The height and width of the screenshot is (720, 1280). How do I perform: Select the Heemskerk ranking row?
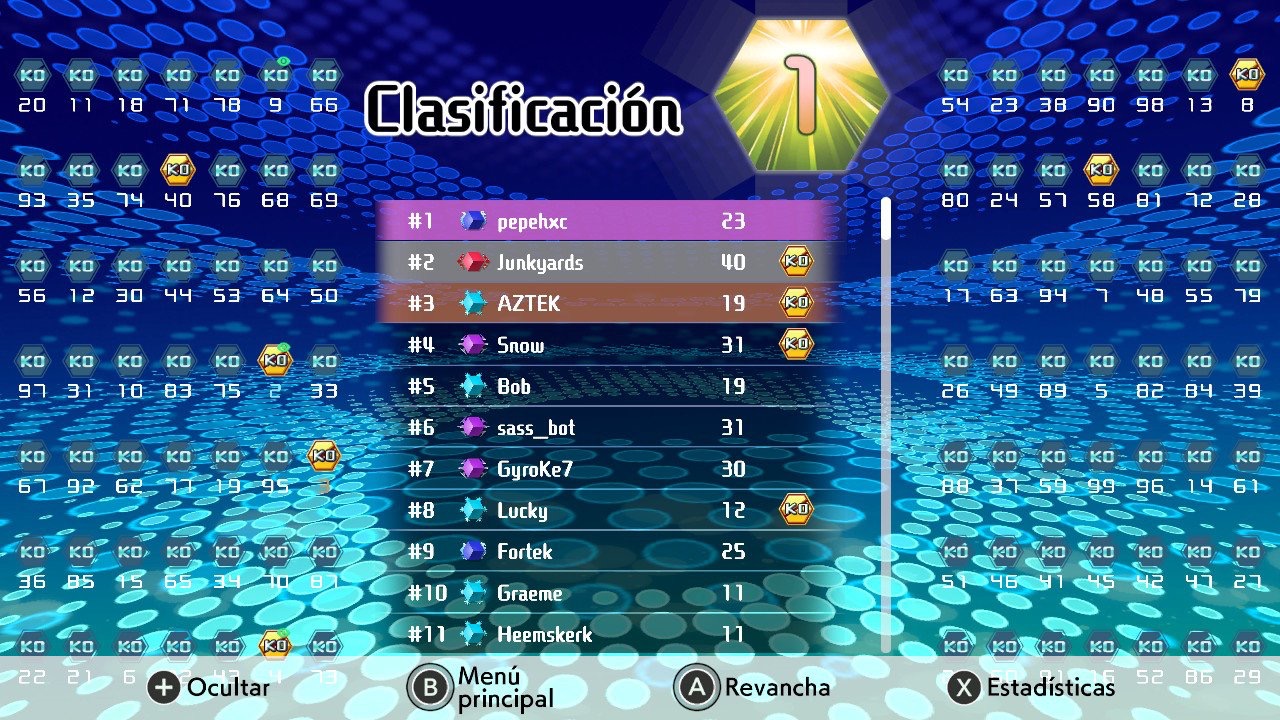coord(605,634)
